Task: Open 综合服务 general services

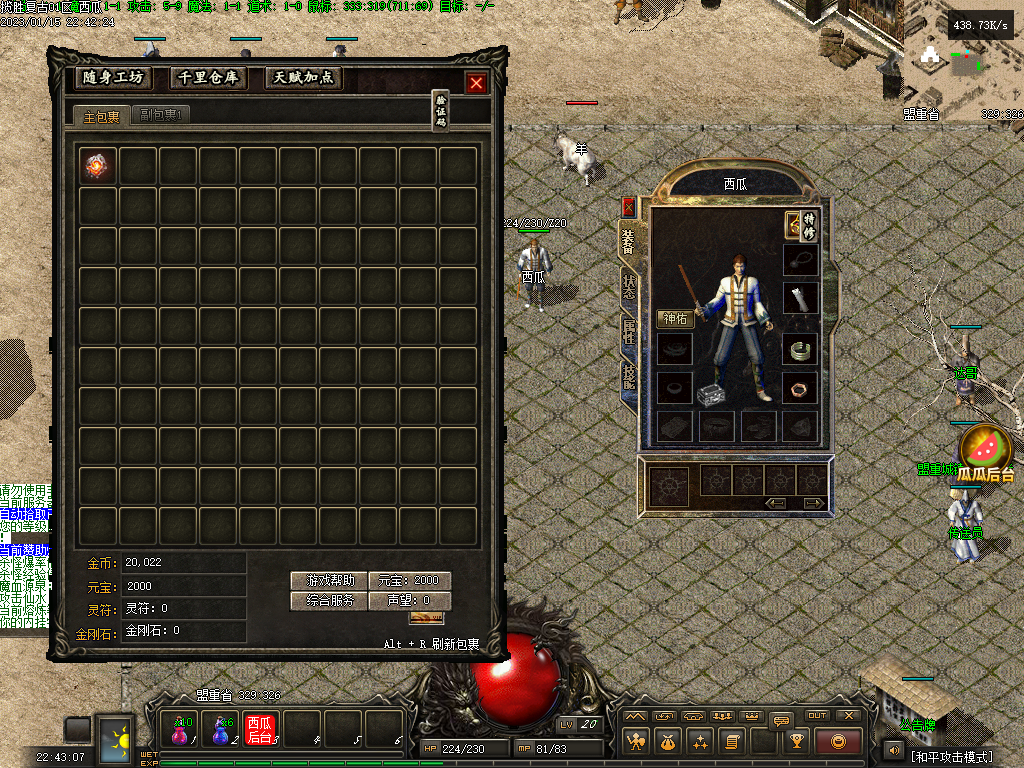Action: click(x=329, y=601)
